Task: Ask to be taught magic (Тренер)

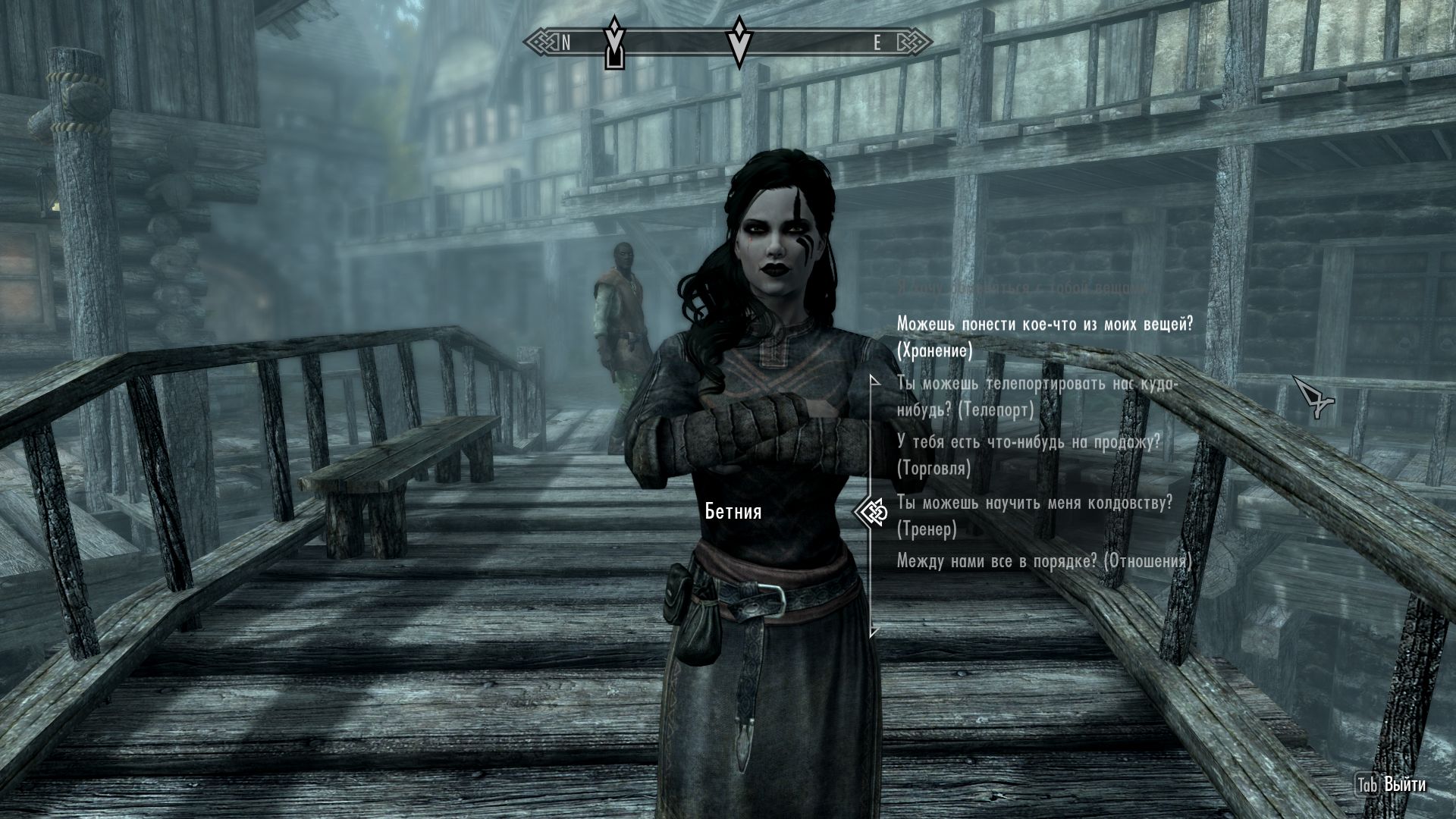Action: (x=1034, y=515)
